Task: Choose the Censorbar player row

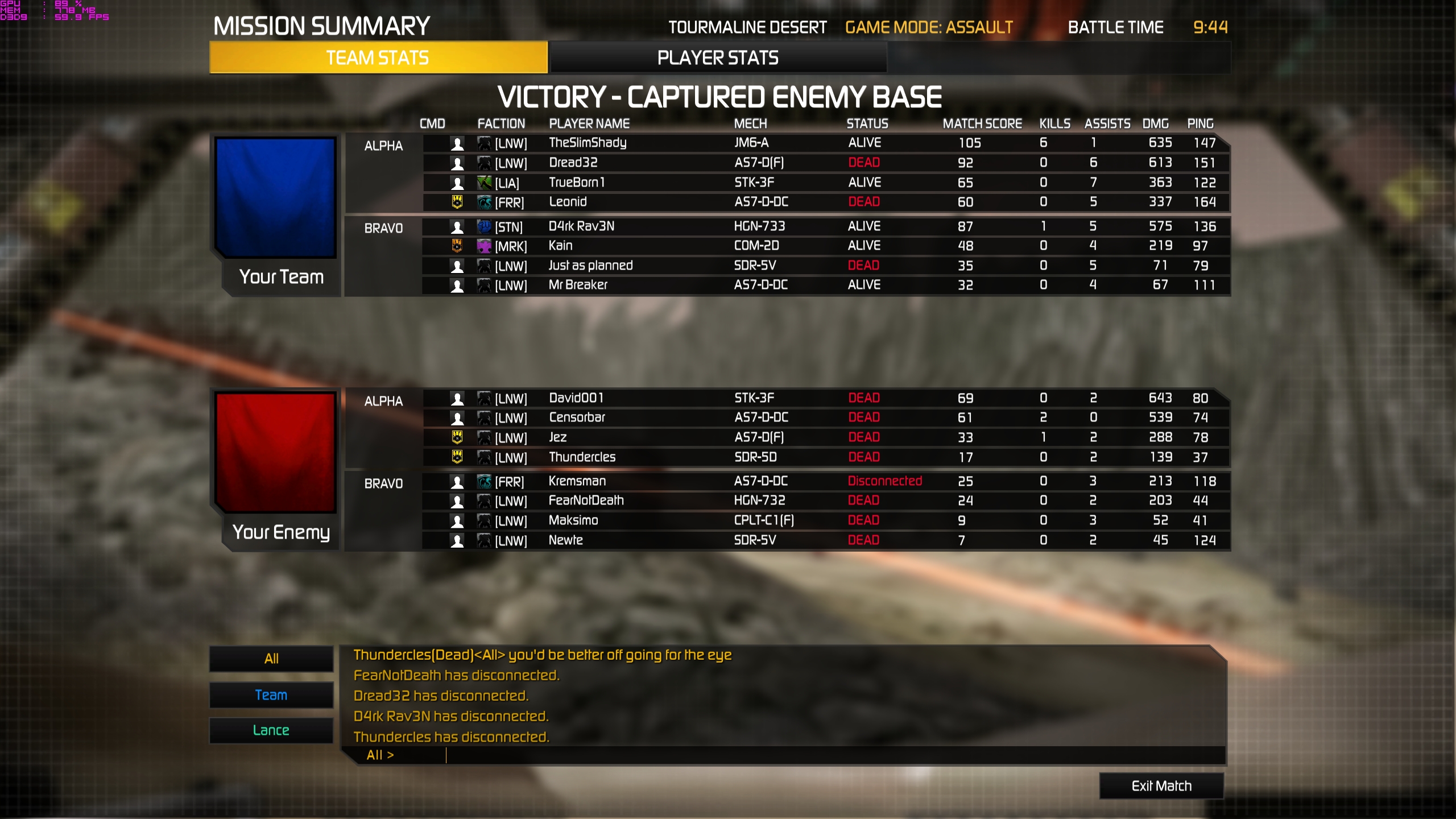Action: click(577, 417)
